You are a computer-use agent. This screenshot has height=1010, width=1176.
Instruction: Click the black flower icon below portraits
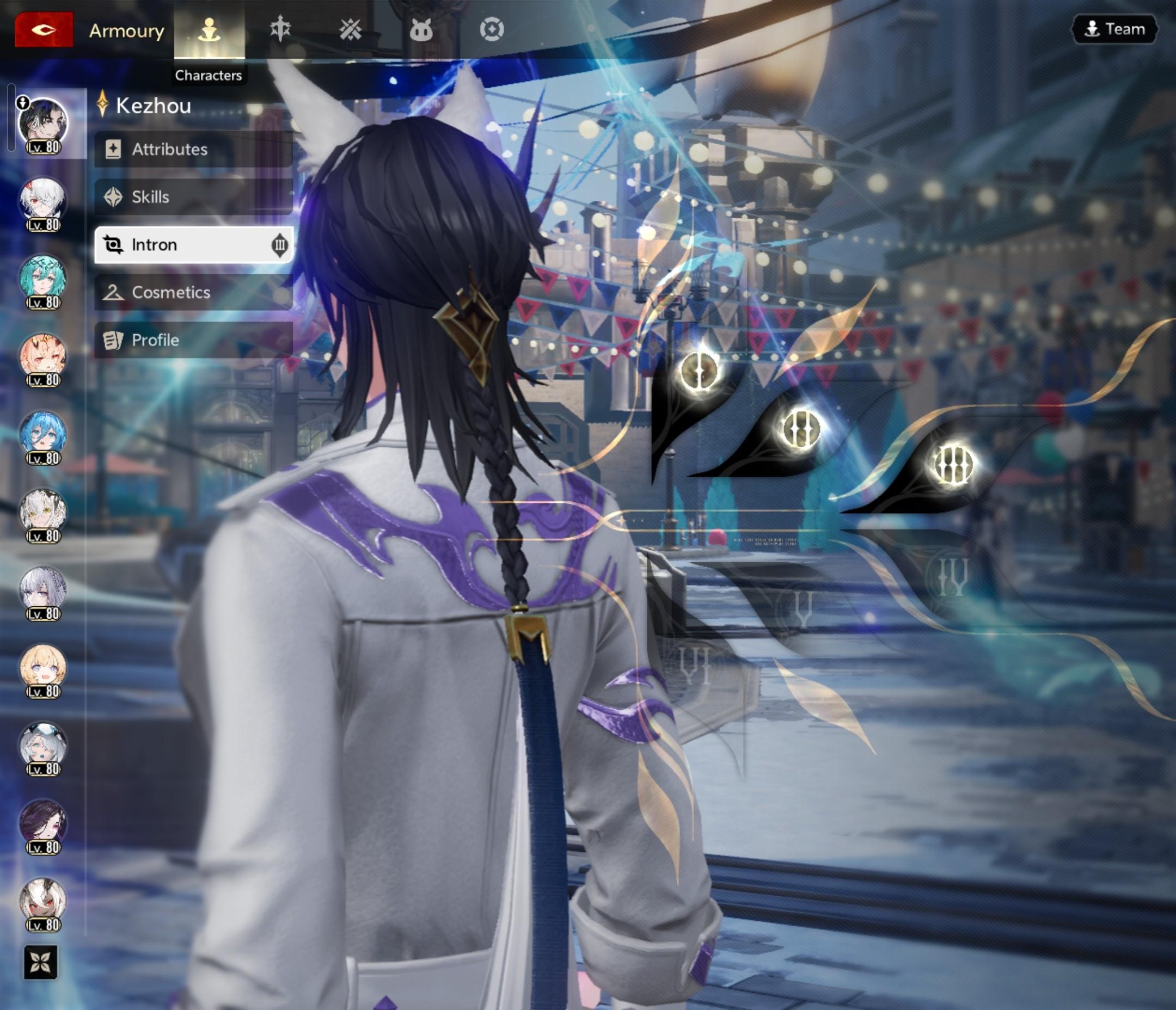(41, 962)
